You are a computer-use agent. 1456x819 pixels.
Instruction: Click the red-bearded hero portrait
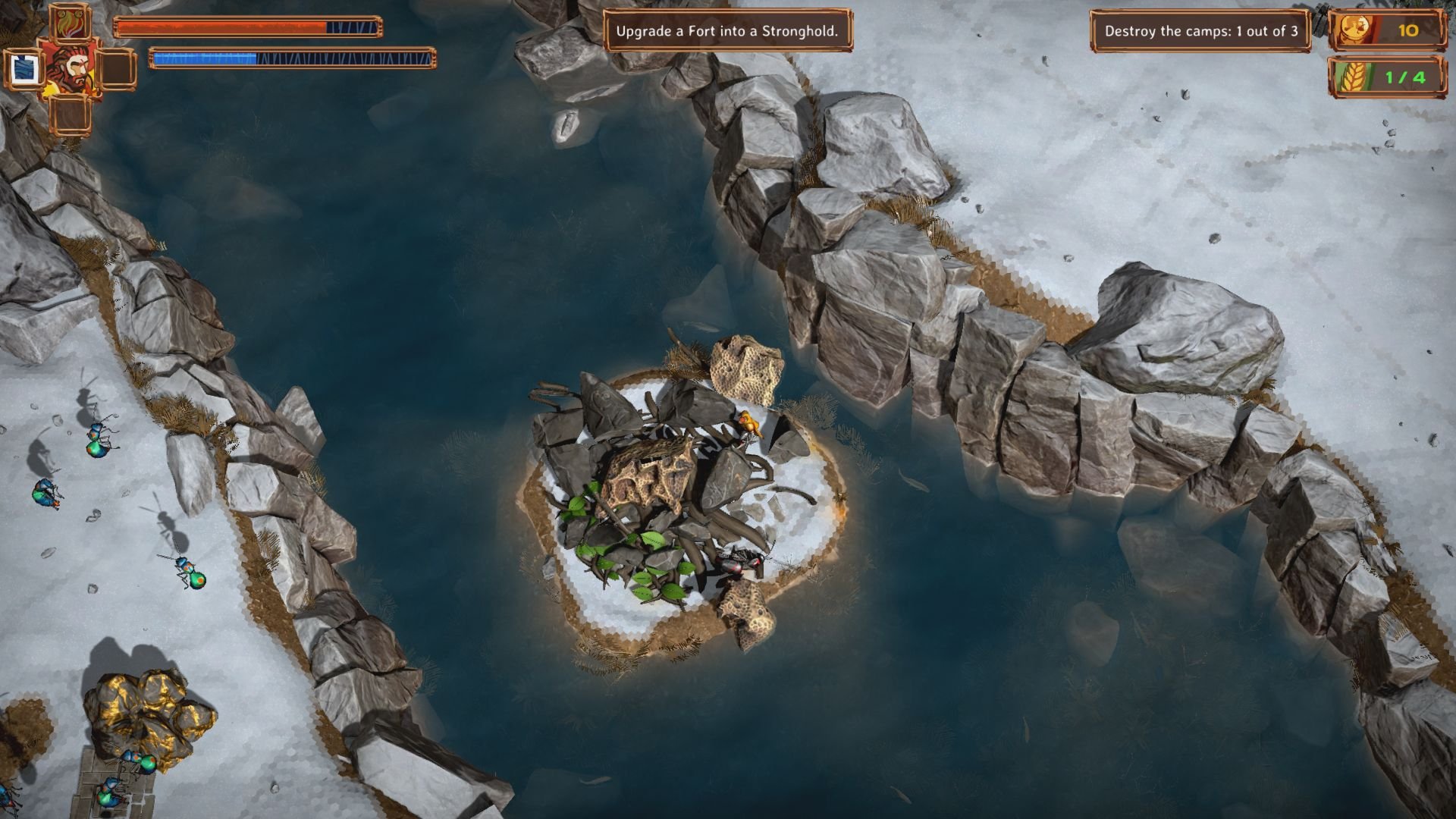point(70,69)
